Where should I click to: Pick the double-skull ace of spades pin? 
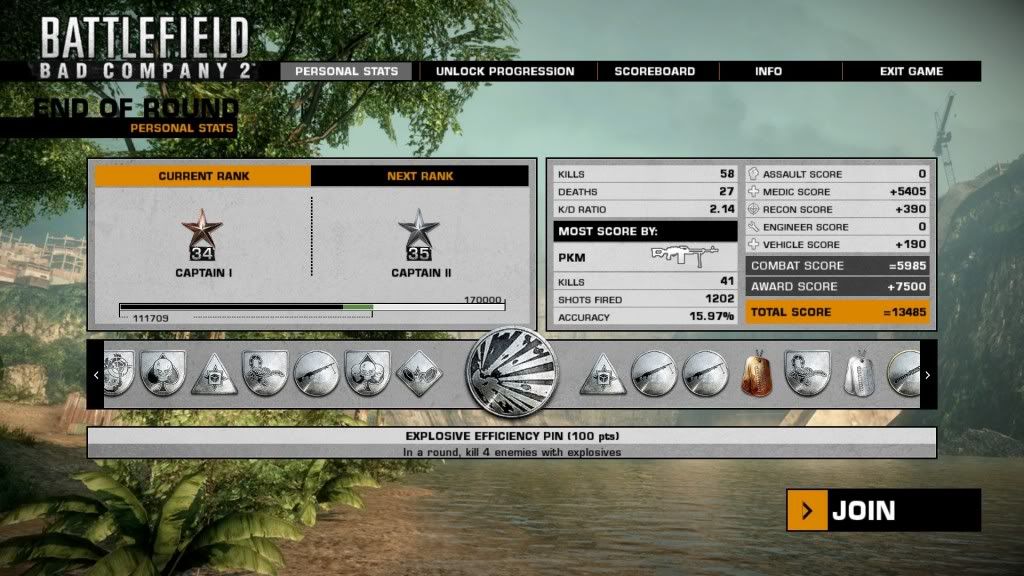click(x=368, y=374)
